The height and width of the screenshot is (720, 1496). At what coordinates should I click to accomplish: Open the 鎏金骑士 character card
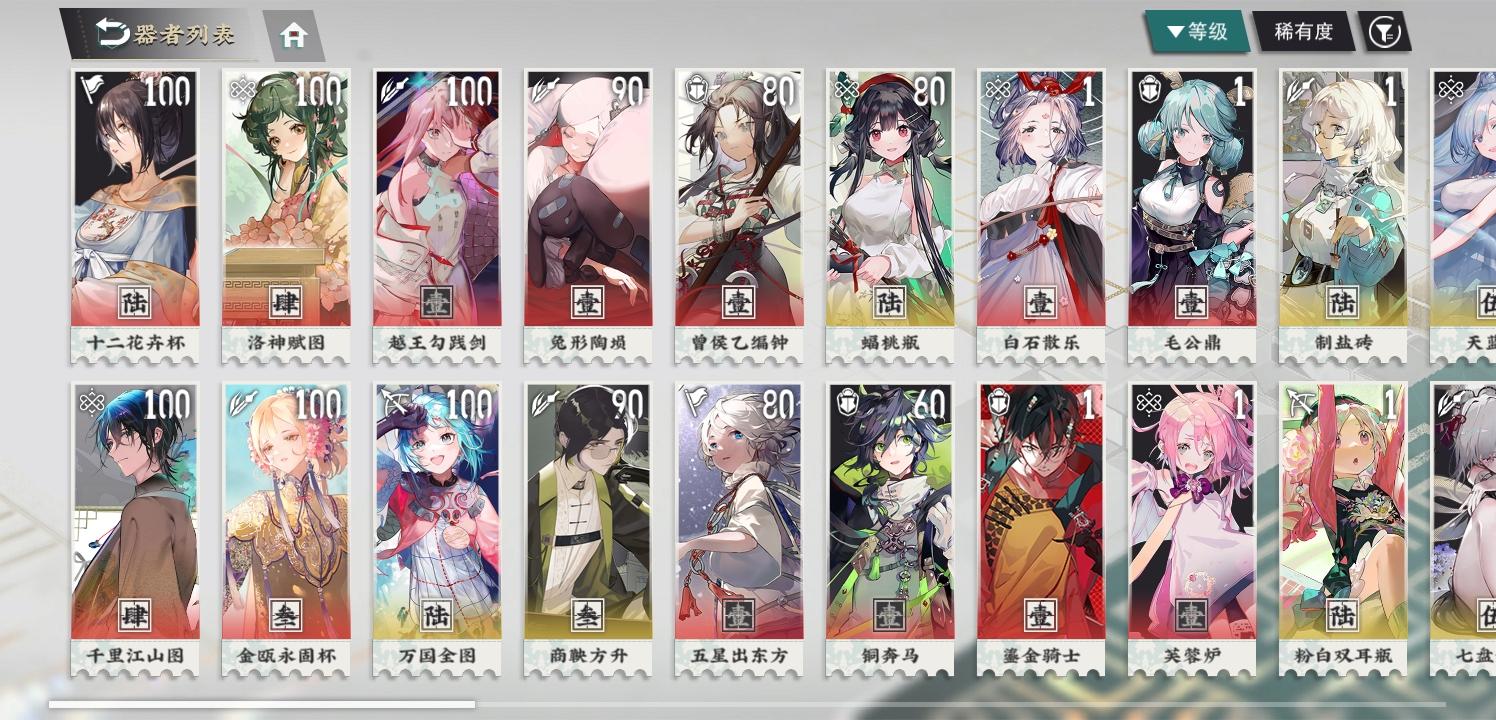tap(1041, 520)
